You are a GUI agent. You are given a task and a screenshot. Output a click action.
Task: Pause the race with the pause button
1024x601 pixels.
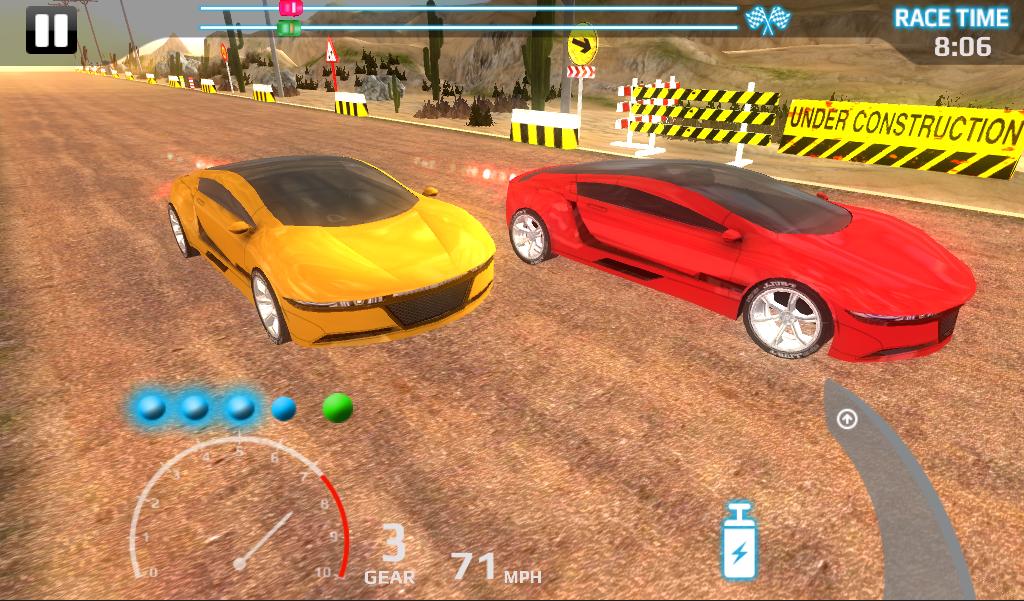click(x=50, y=30)
